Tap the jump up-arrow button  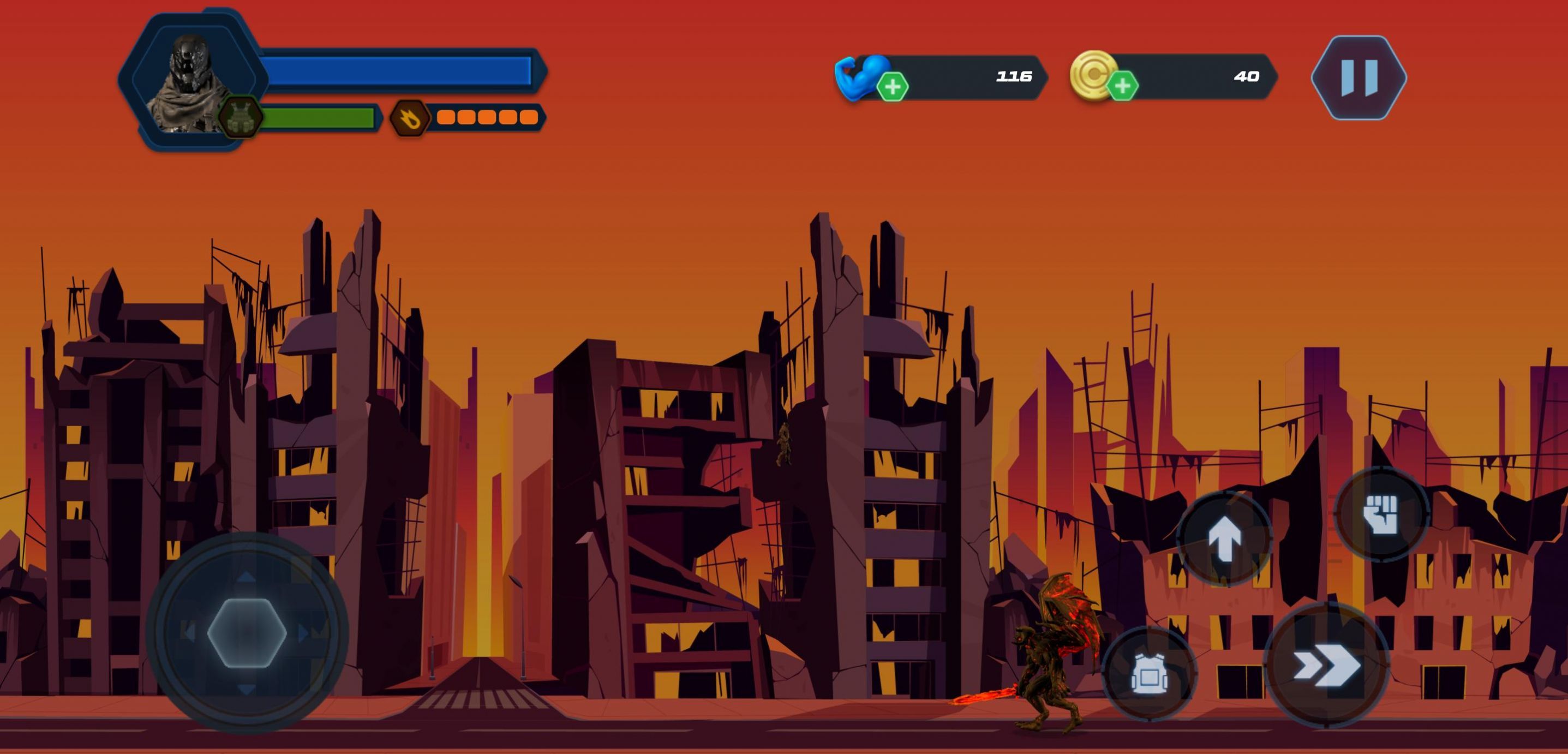tap(1224, 539)
